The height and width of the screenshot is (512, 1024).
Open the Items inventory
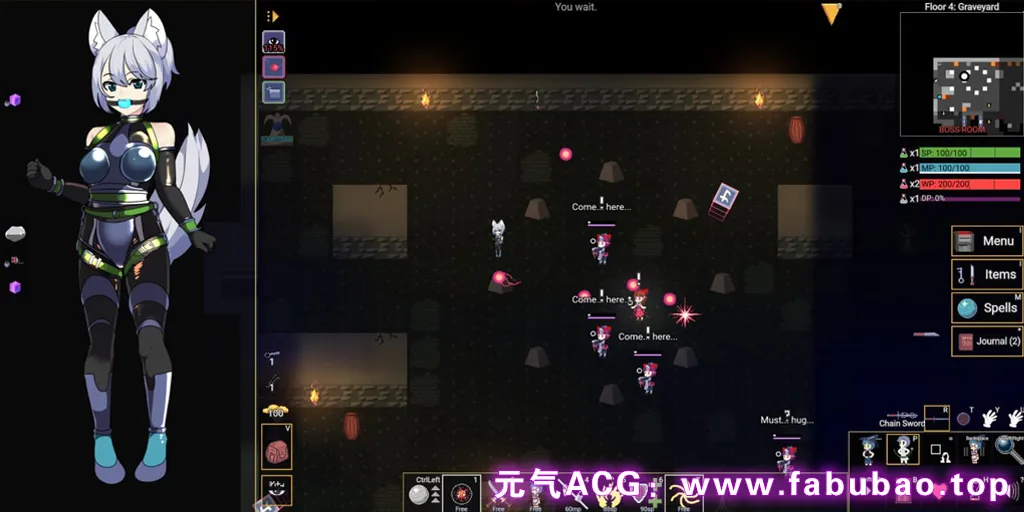click(x=986, y=274)
